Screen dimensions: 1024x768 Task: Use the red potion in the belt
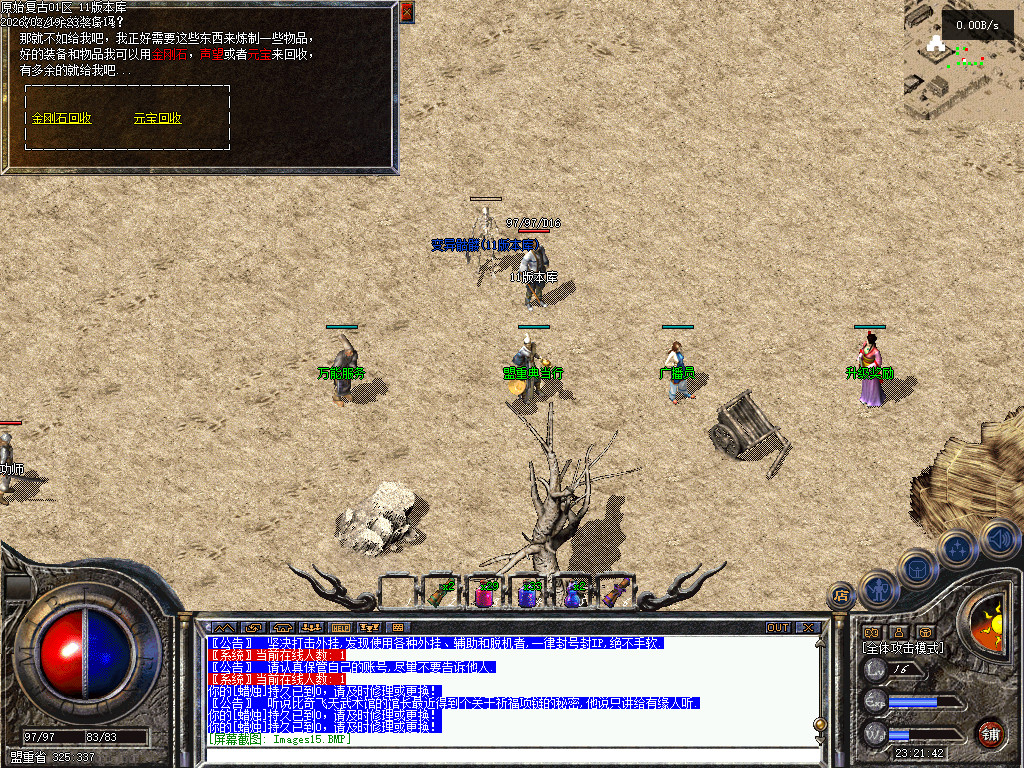coord(485,594)
